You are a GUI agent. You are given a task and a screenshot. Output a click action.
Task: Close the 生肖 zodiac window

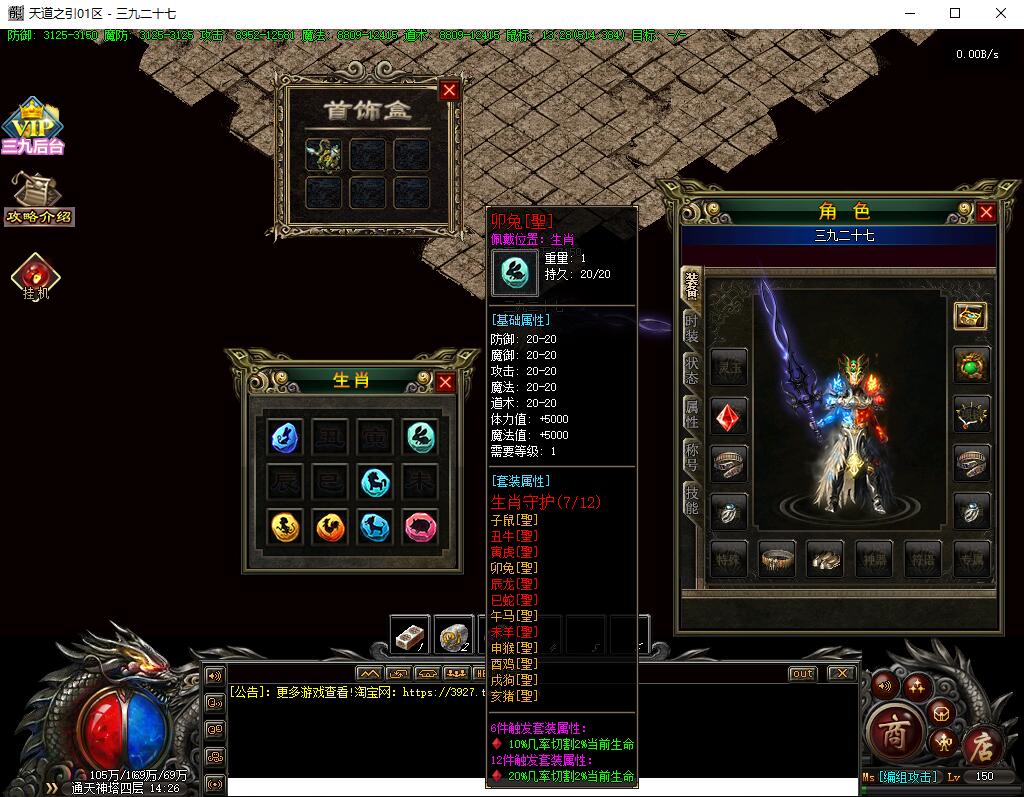pyautogui.click(x=445, y=382)
